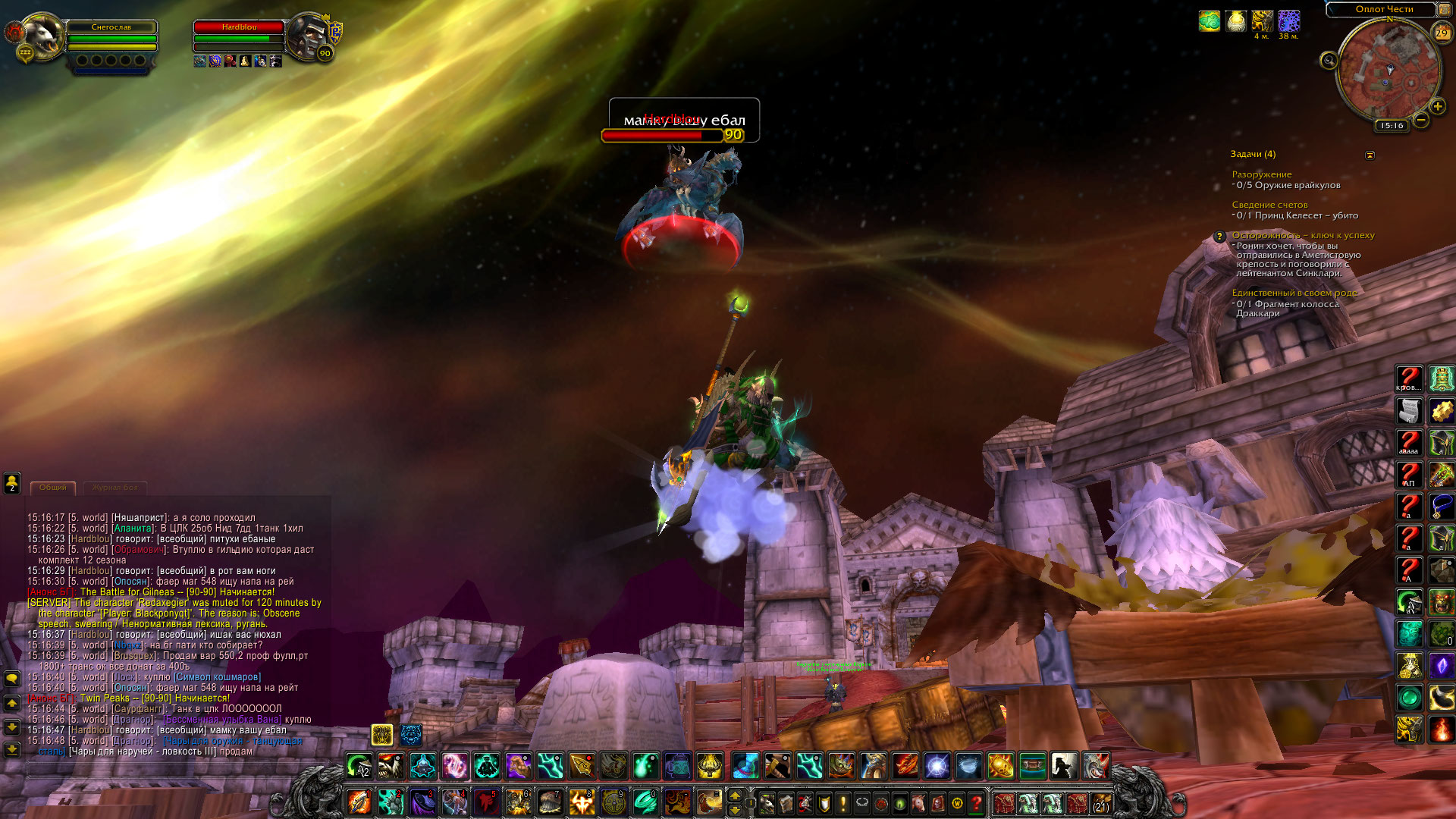Open the world map button beside Оплот Чести
1456x819 pixels.
point(1445,9)
